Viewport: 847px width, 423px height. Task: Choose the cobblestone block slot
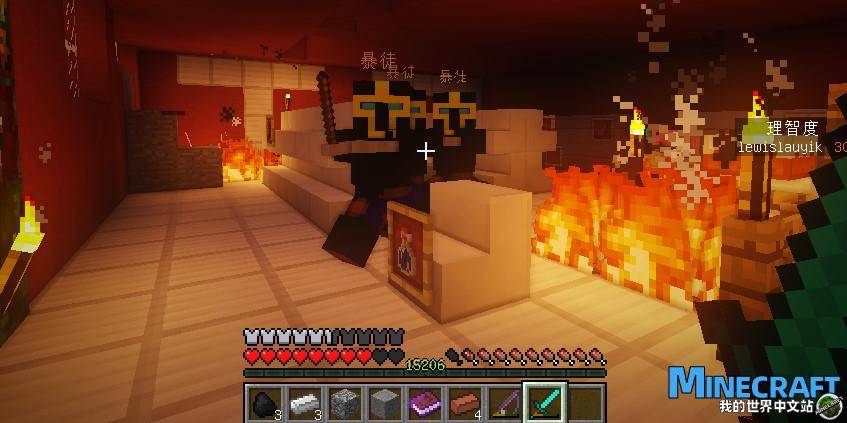click(x=343, y=403)
